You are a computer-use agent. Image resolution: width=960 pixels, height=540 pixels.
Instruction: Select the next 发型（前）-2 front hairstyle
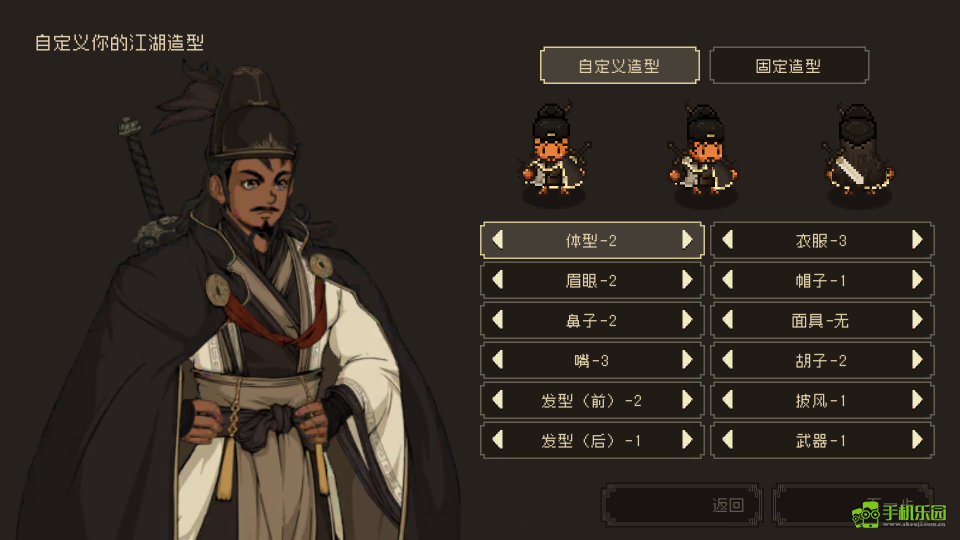[687, 400]
